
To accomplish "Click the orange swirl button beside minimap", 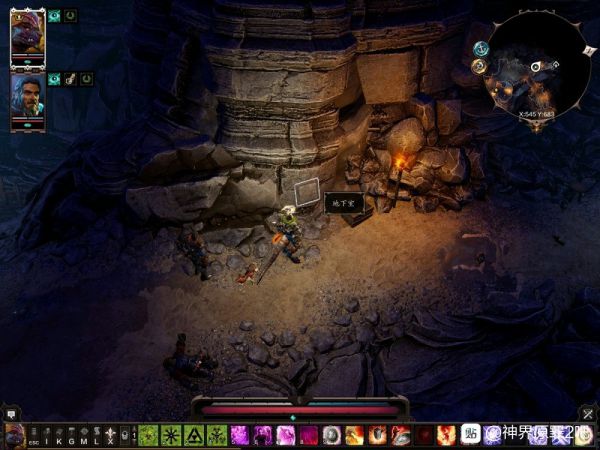I will click(x=479, y=66).
